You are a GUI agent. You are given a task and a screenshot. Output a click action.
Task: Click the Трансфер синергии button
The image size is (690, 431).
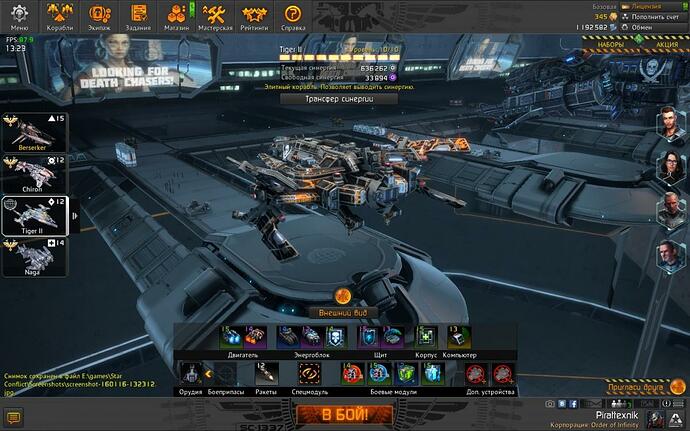331,99
